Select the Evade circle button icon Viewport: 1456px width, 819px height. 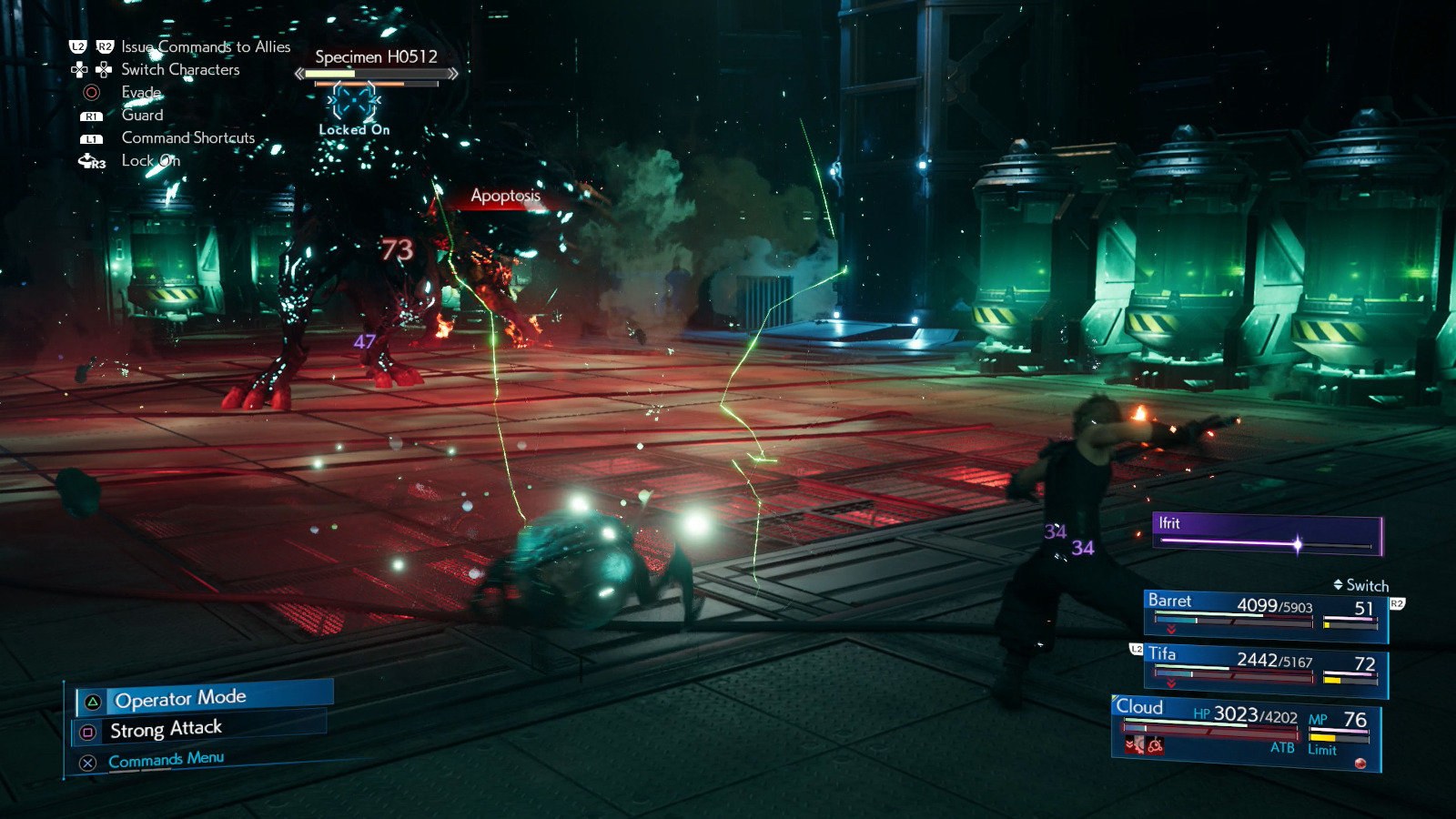94,92
